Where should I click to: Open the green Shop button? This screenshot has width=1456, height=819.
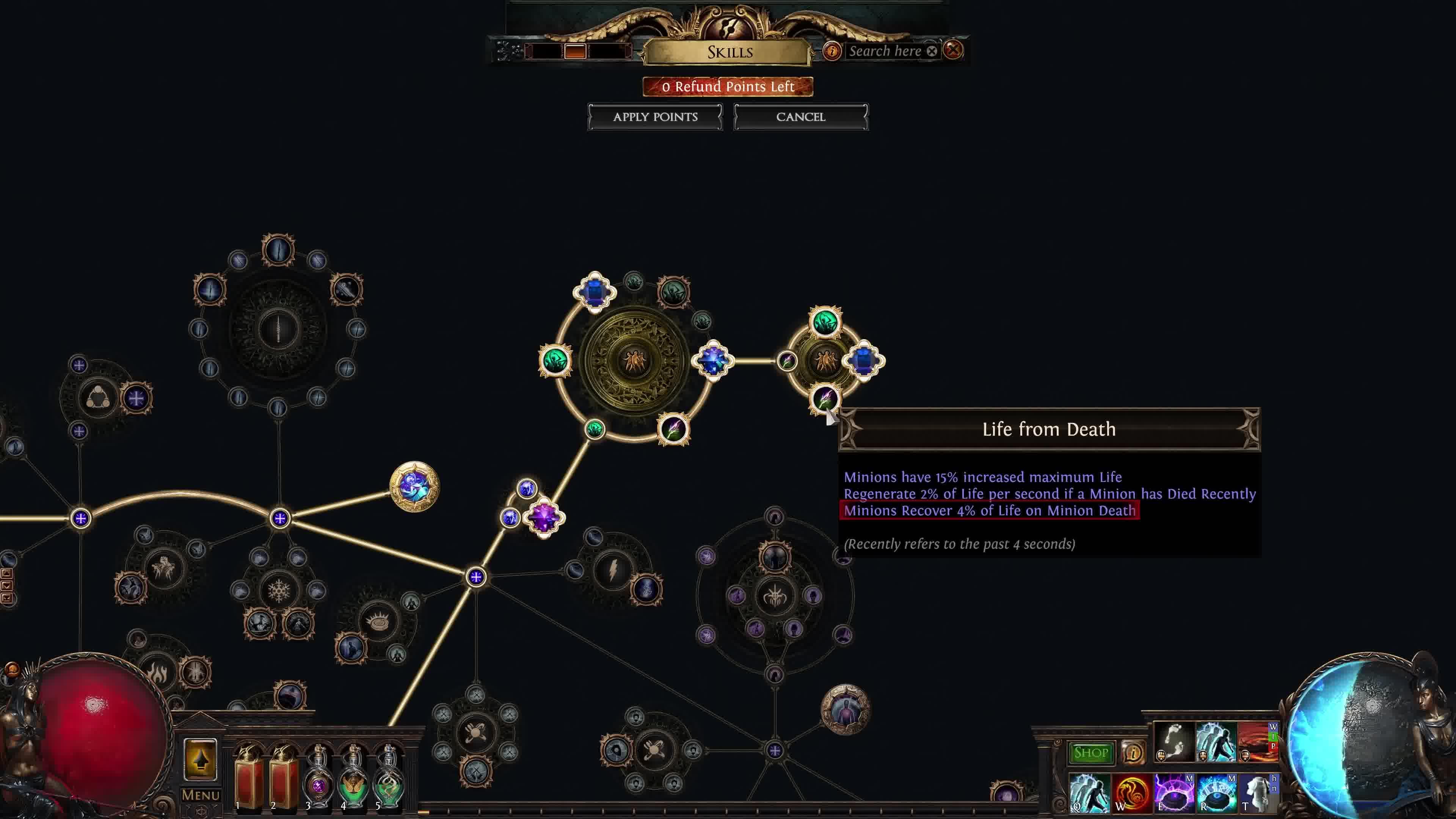[1091, 753]
